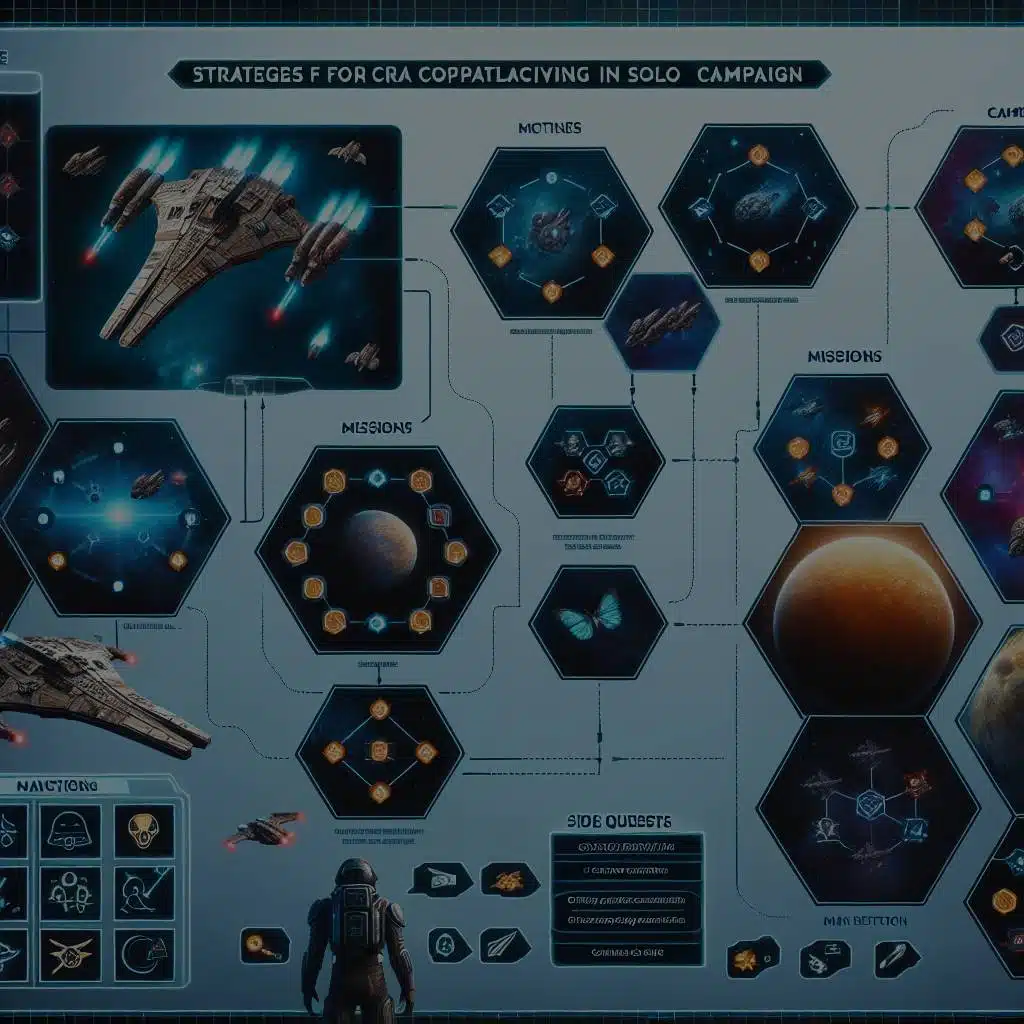The width and height of the screenshot is (1024, 1024).
Task: Open the top entry in Side Quests
Action: tap(627, 850)
